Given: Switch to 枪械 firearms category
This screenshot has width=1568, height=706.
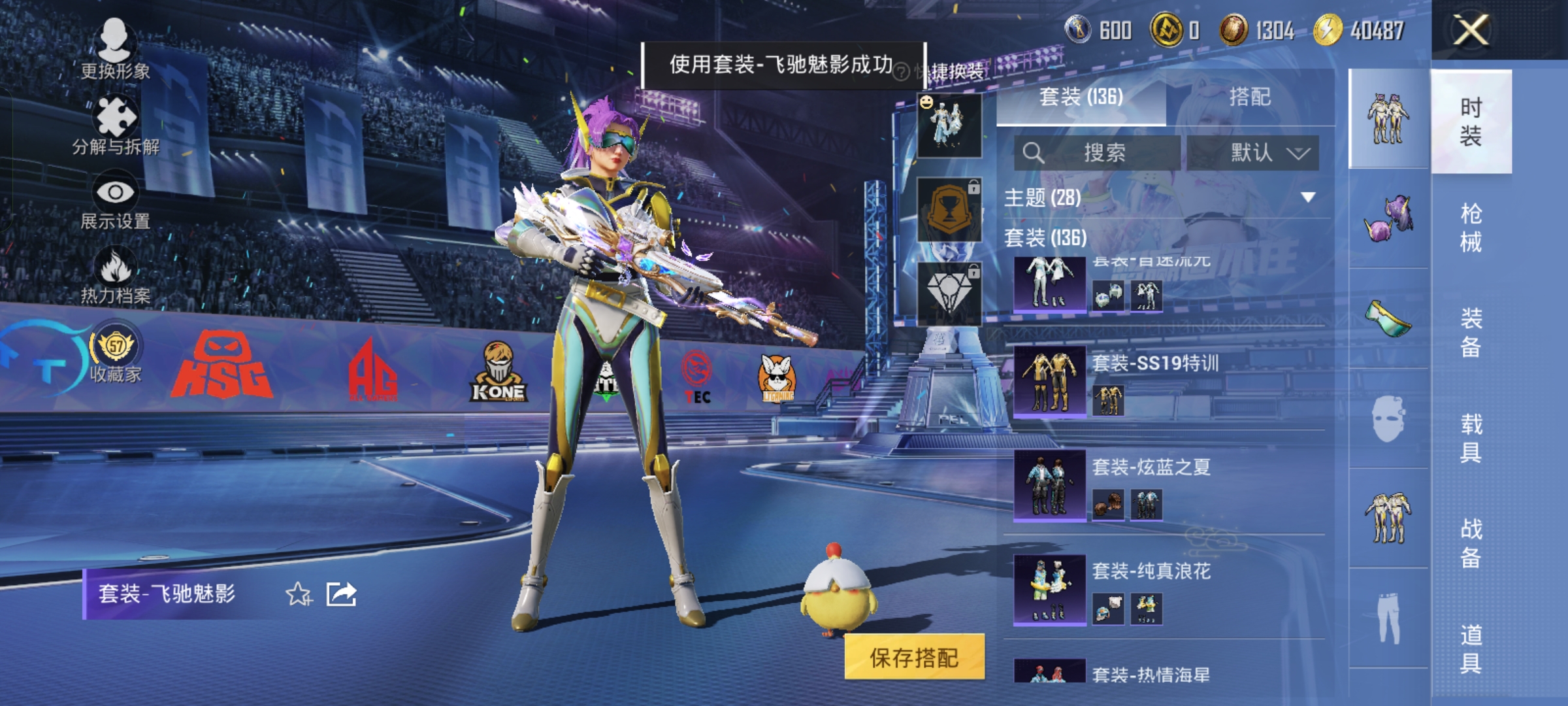Looking at the screenshot, I should (x=1471, y=227).
